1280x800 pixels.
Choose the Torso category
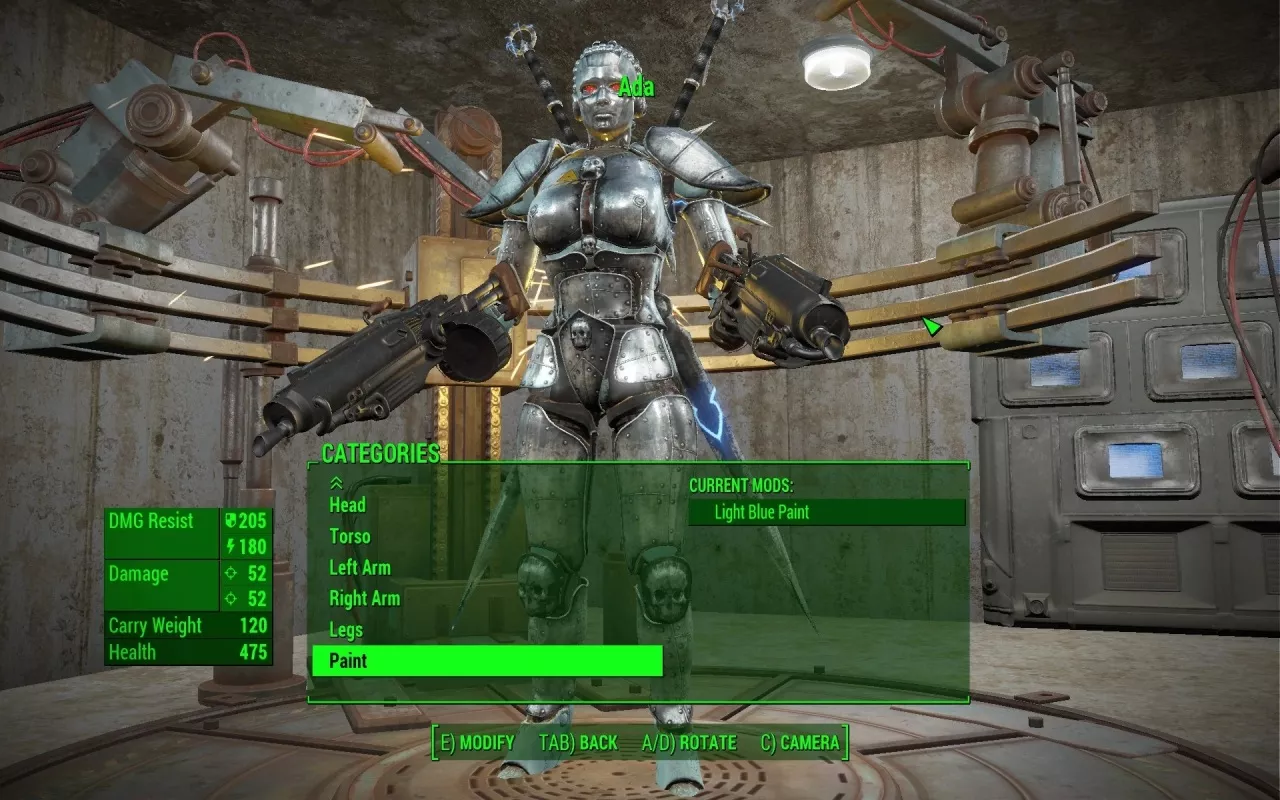coord(350,536)
